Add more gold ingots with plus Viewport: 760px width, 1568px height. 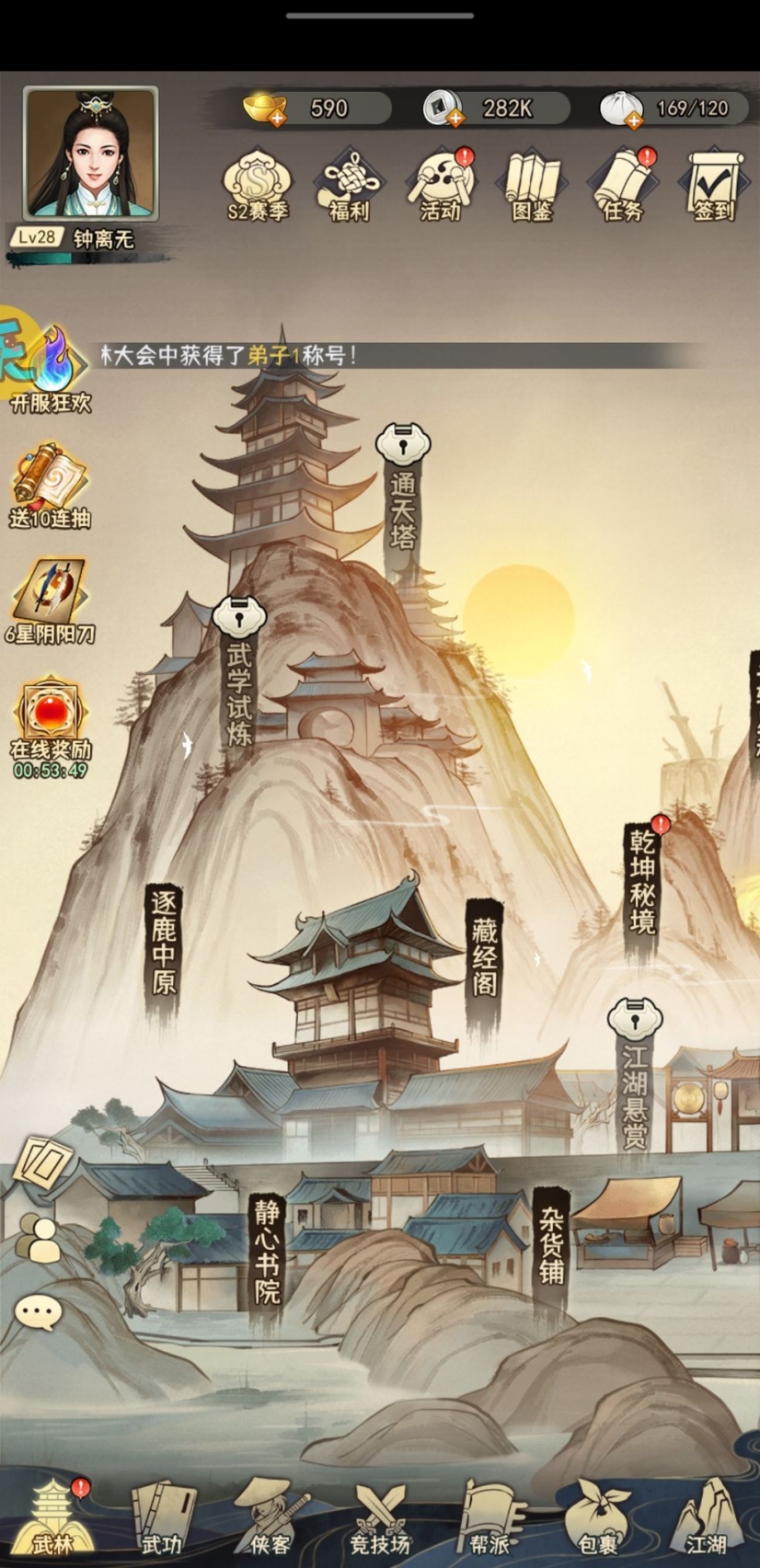pos(277,119)
